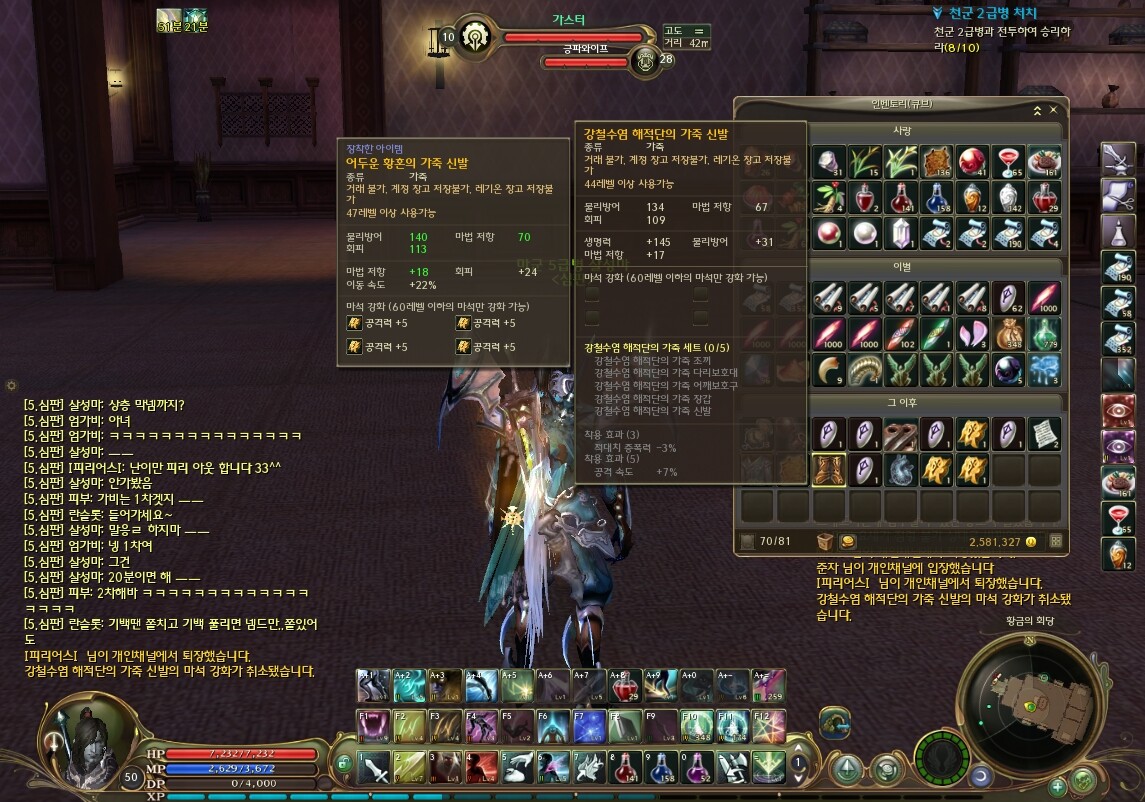Collapse the inventory with the double-arrow button
The image size is (1145, 802).
coord(1037,110)
